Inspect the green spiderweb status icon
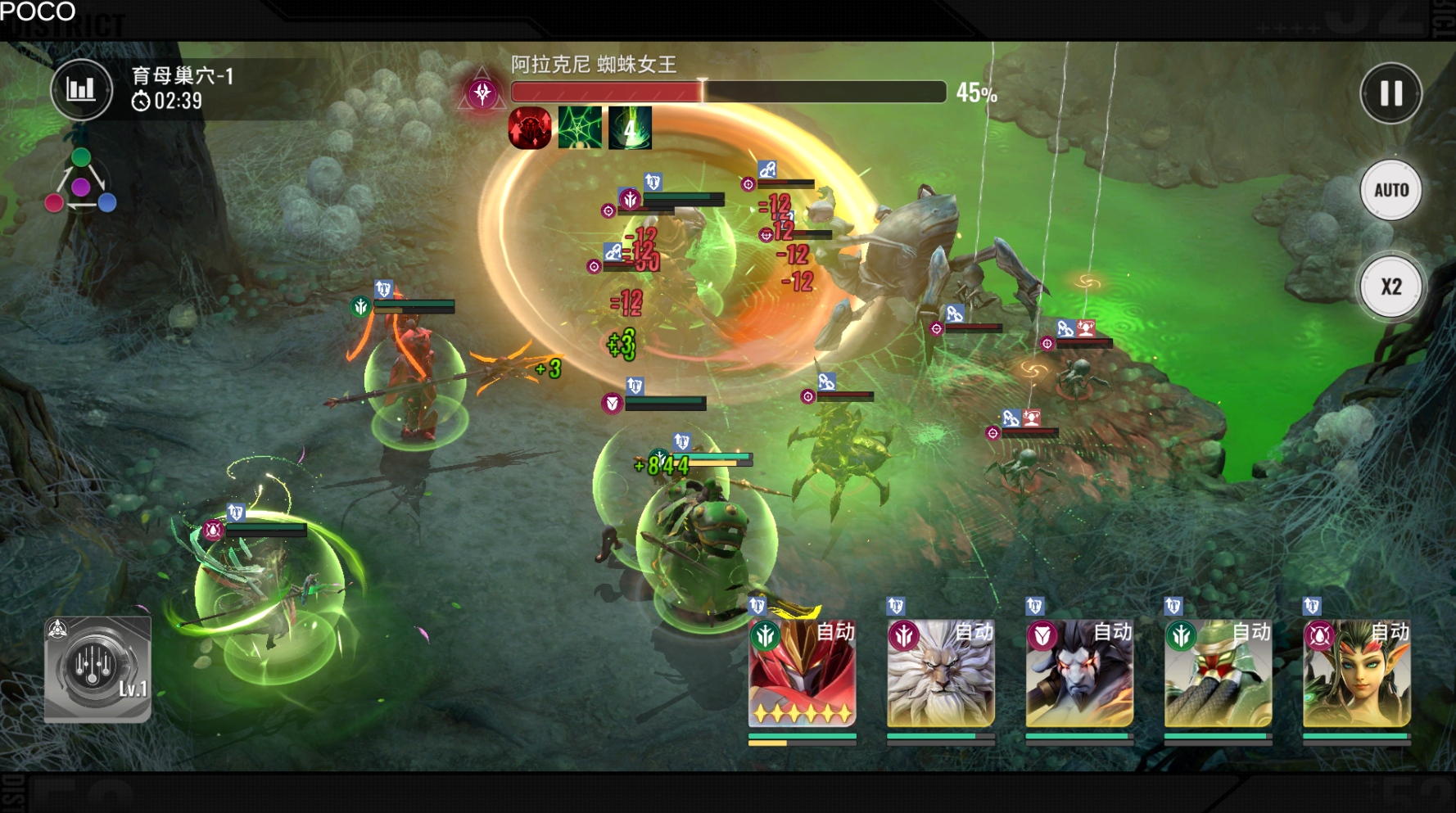Image resolution: width=1456 pixels, height=813 pixels. tap(580, 128)
